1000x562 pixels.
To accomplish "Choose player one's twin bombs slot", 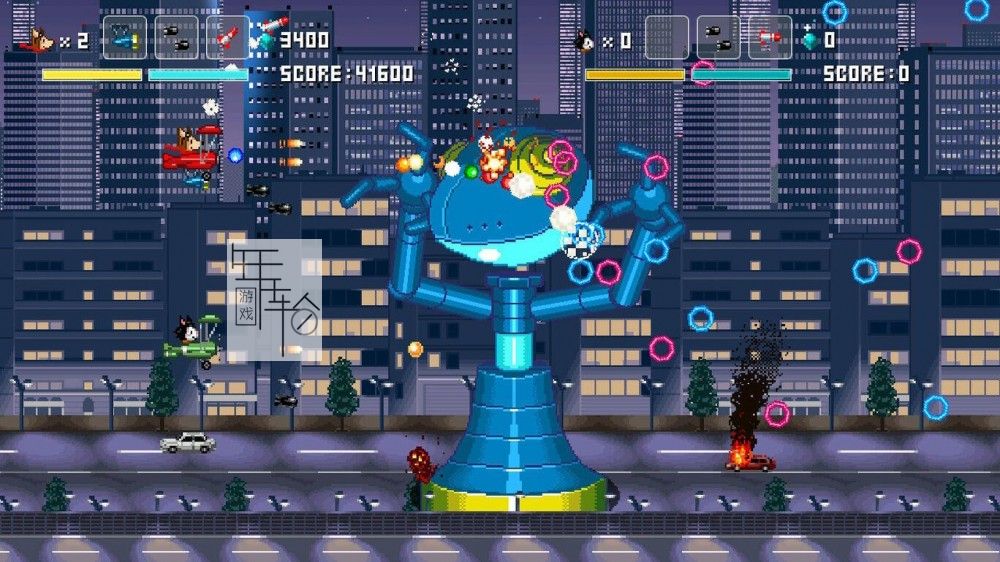I will 176,39.
